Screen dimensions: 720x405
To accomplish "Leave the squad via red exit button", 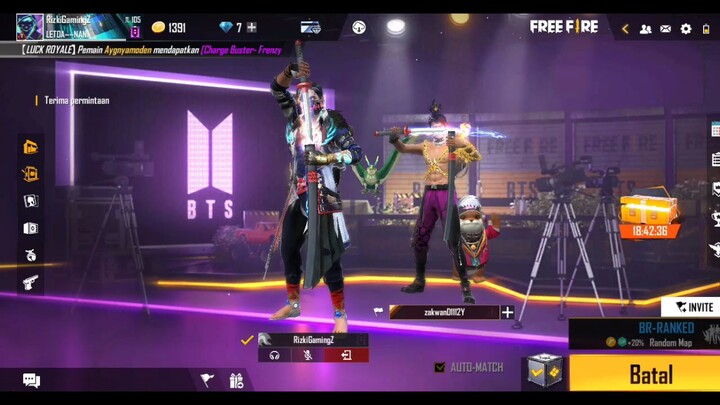I will coord(346,355).
